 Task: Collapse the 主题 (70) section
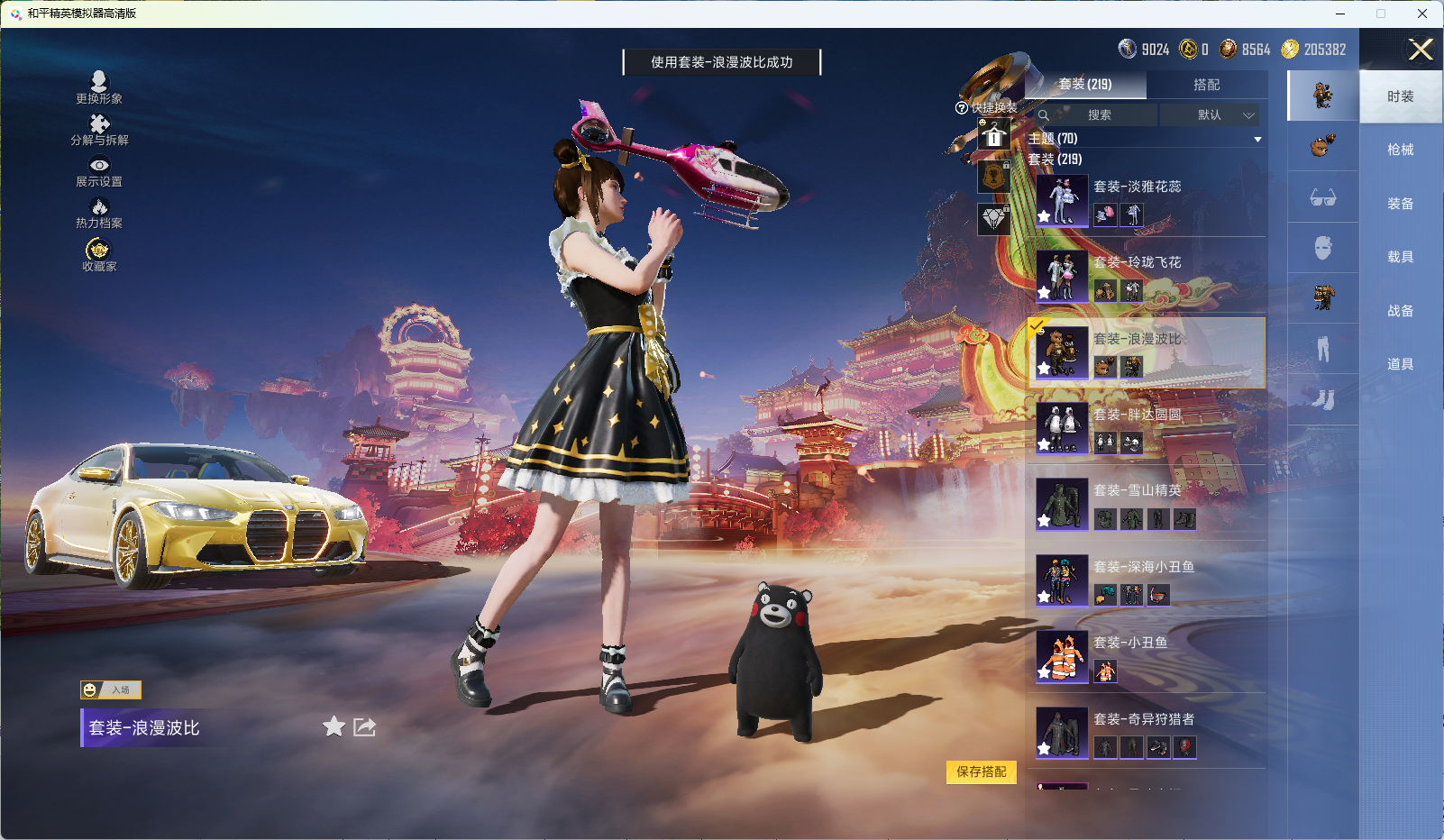tap(1257, 139)
